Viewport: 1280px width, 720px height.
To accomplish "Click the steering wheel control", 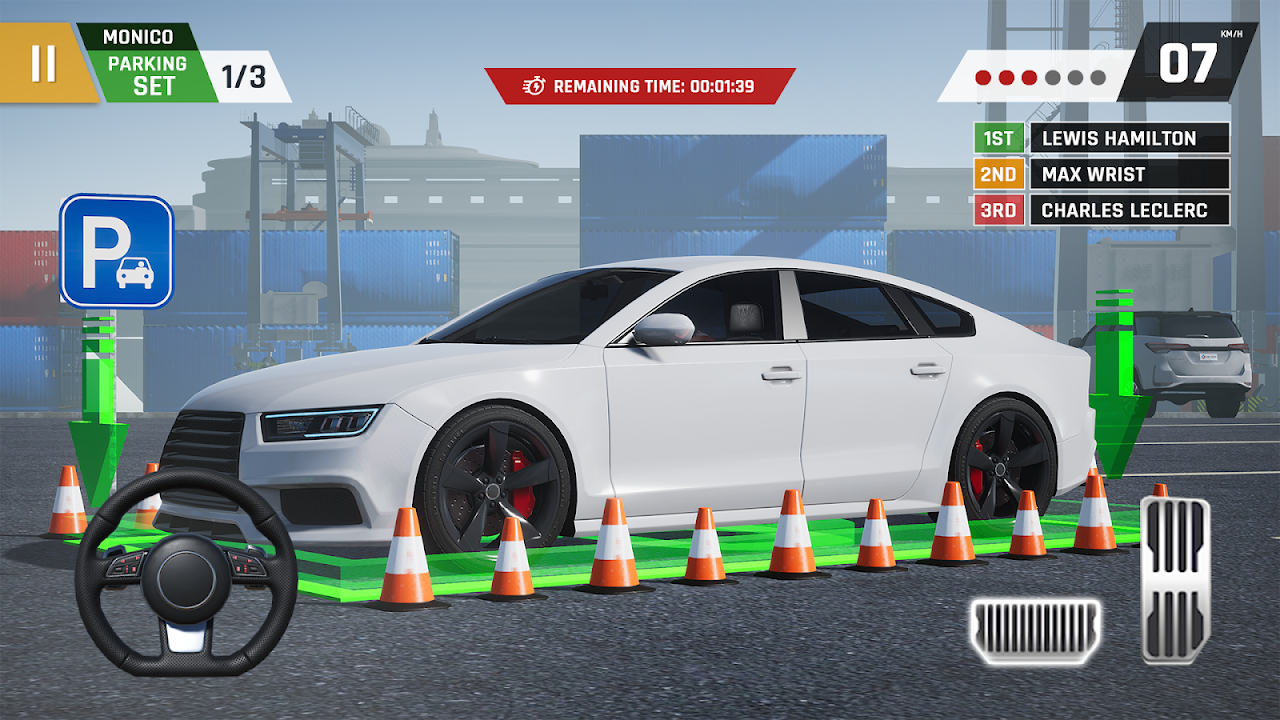I will (x=186, y=573).
